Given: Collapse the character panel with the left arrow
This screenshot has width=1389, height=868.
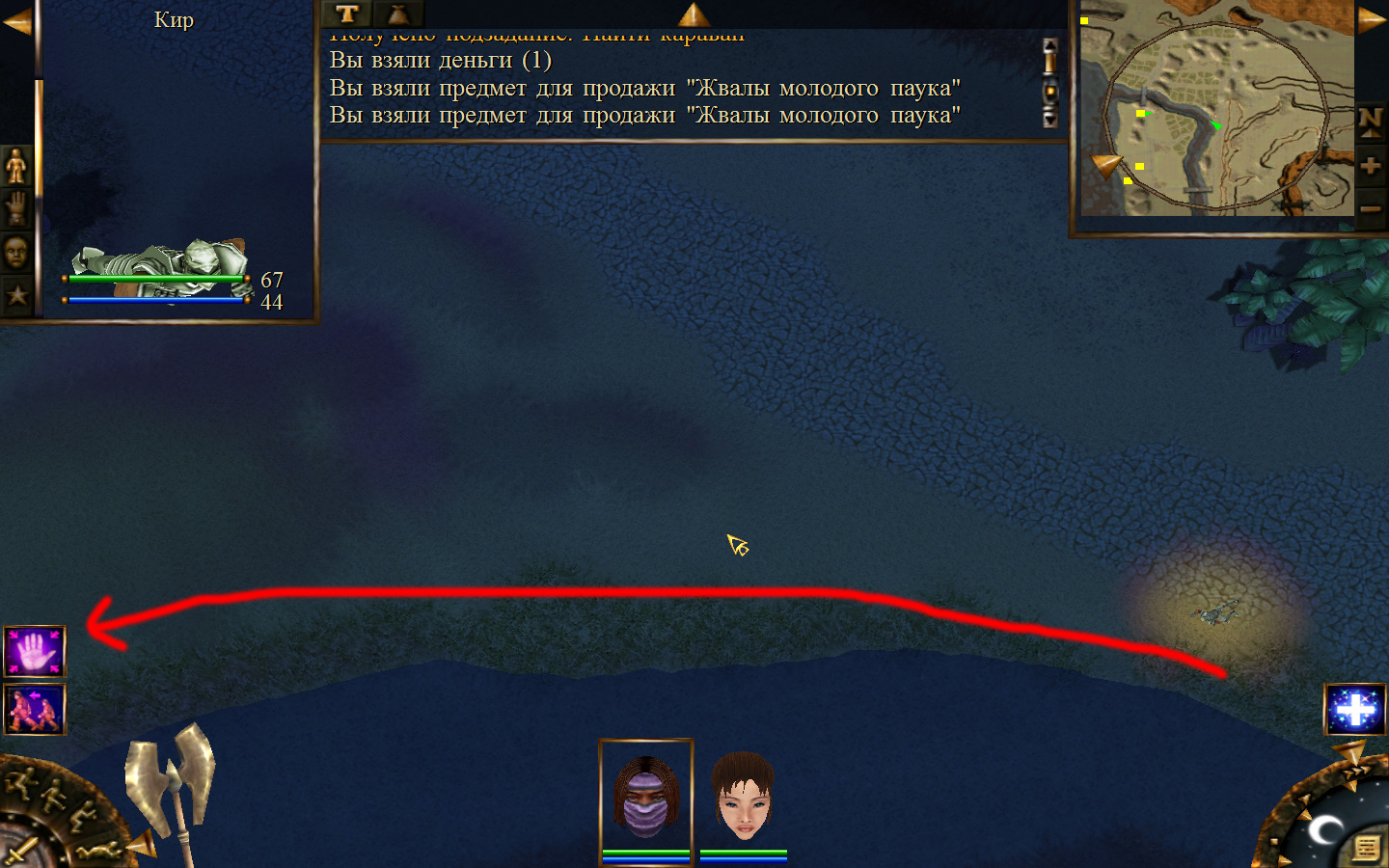Looking at the screenshot, I should point(16,21).
